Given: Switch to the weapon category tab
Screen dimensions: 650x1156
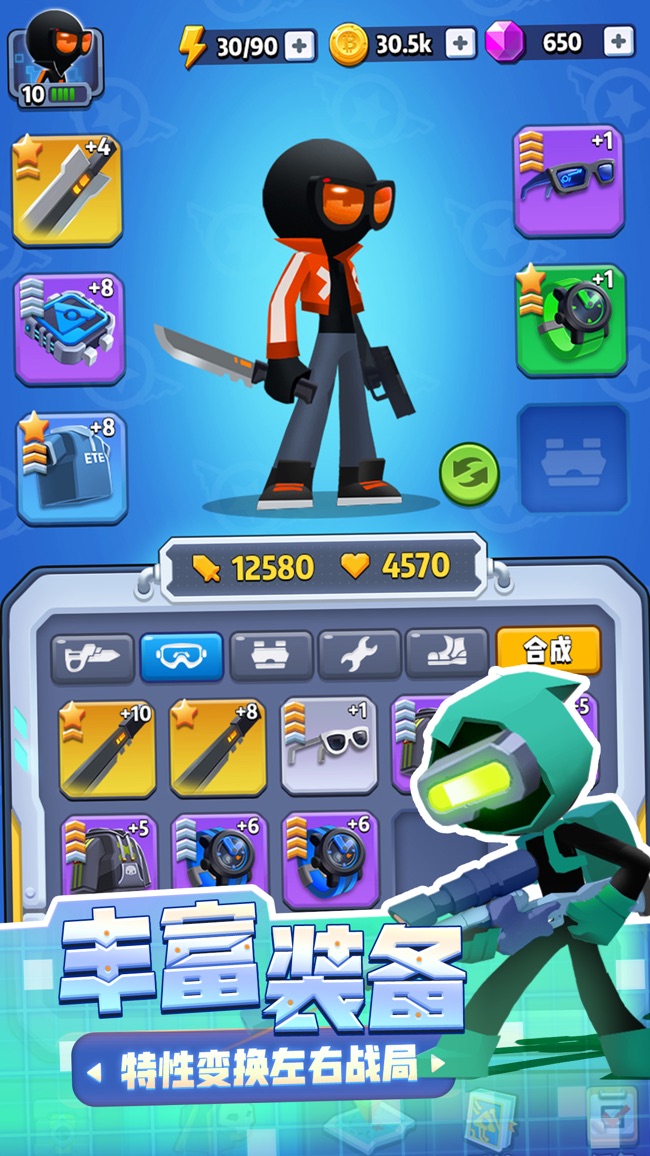Looking at the screenshot, I should (x=92, y=655).
